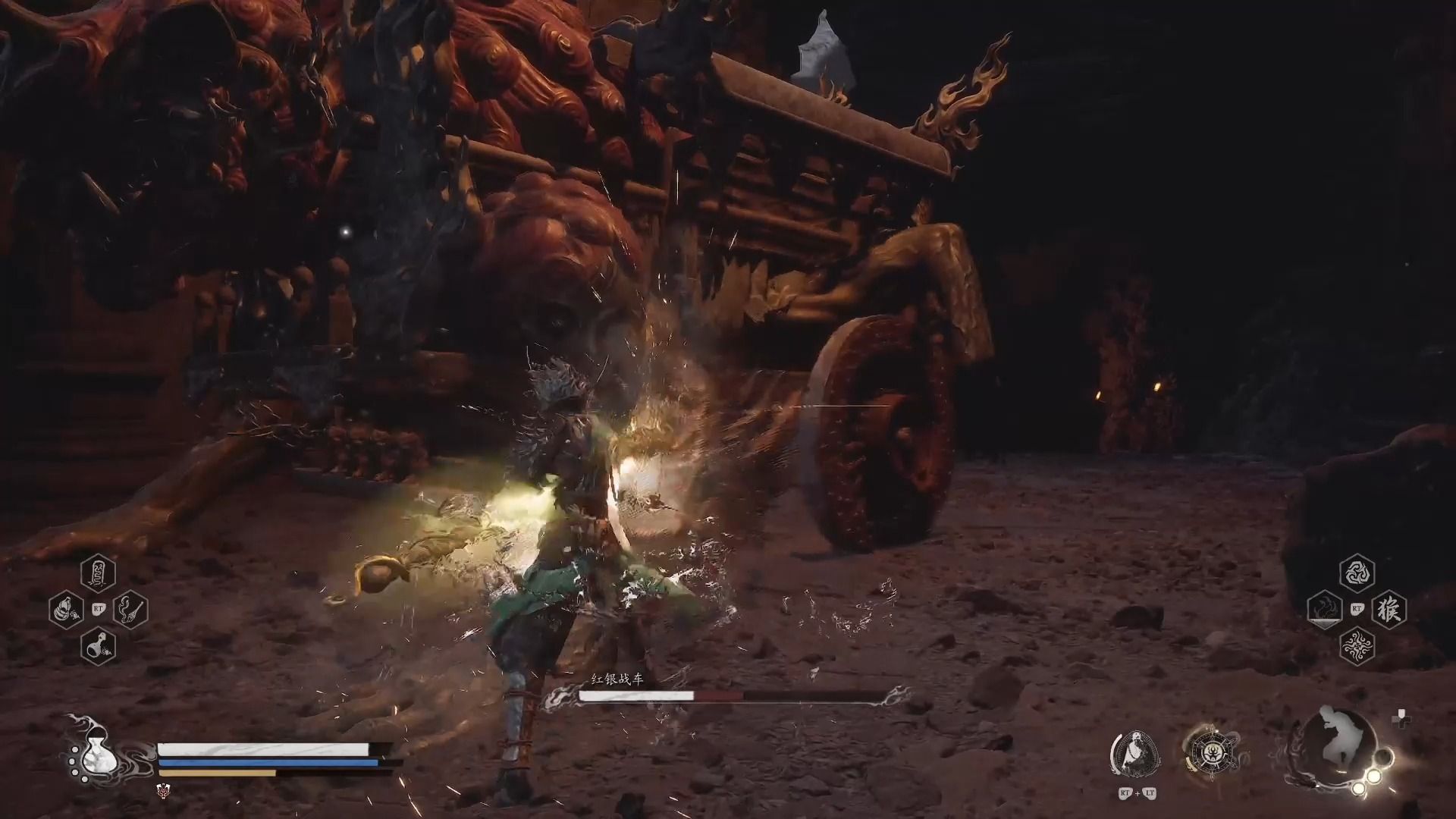Cast the swirling cloud pattern spell
Screen dimensions: 1456x819
pos(1357,646)
